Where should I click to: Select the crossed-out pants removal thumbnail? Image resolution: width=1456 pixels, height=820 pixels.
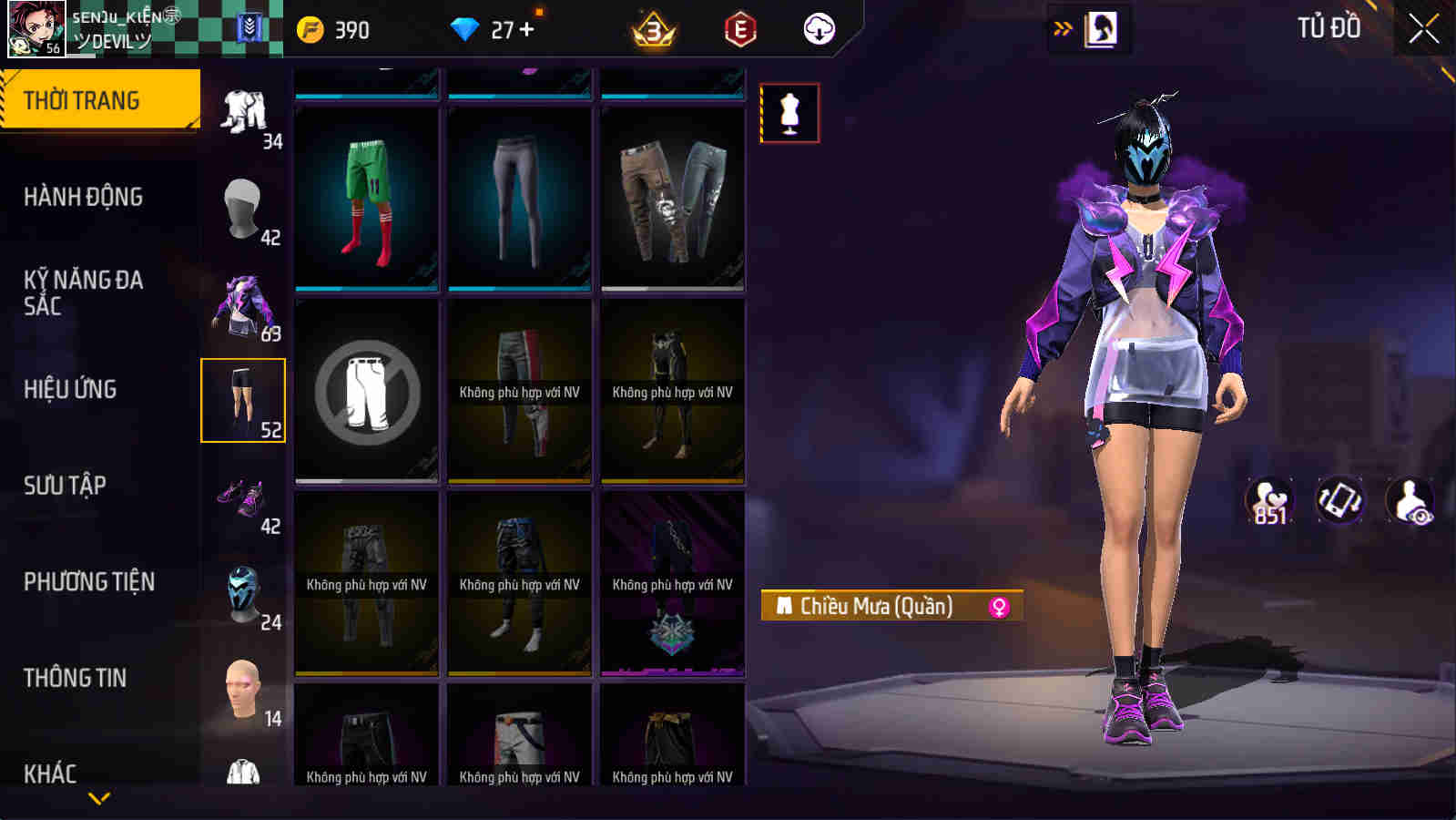(366, 392)
